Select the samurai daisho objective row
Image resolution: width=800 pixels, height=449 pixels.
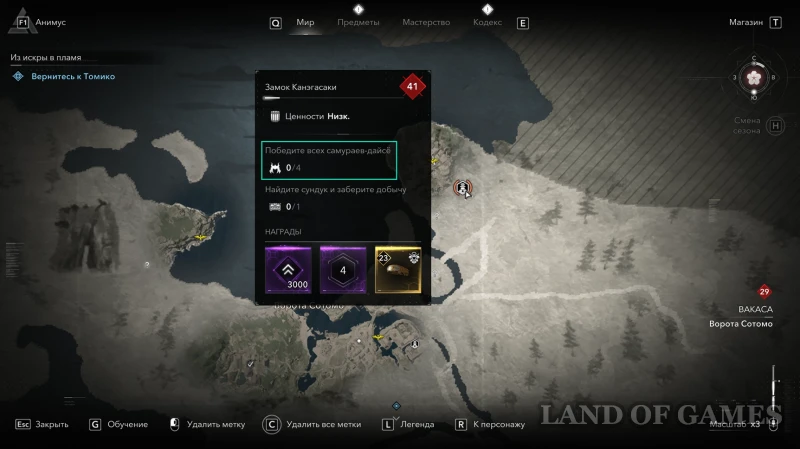[330, 159]
